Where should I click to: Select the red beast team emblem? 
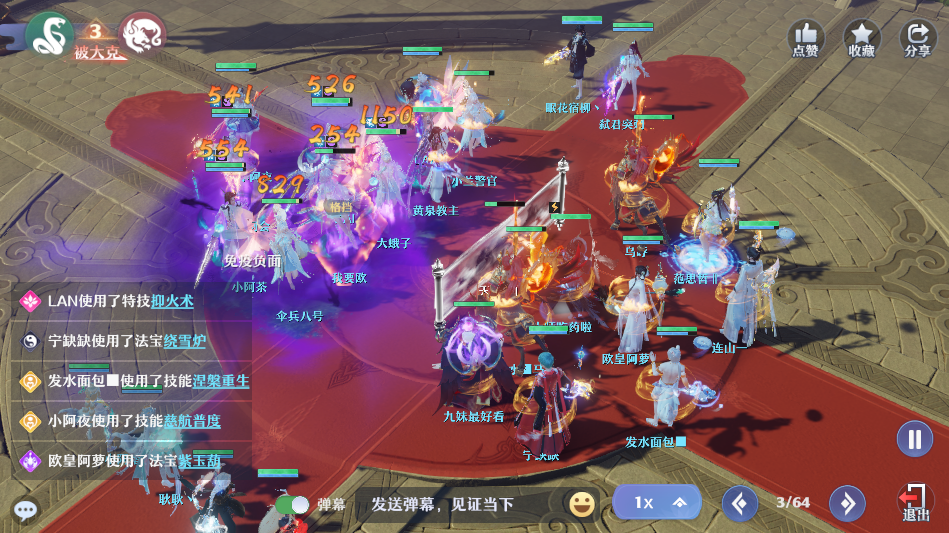[x=142, y=35]
